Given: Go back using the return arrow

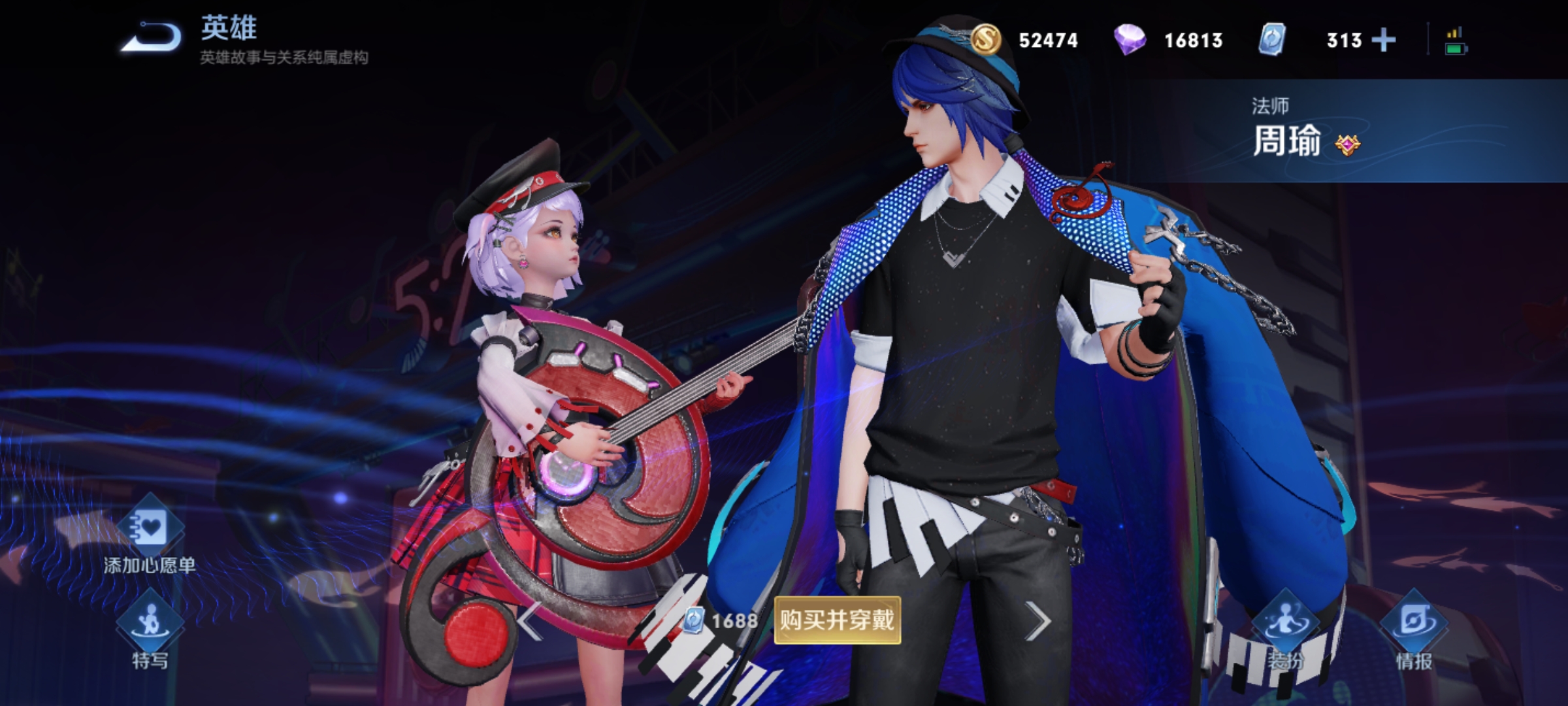Looking at the screenshot, I should click(152, 37).
